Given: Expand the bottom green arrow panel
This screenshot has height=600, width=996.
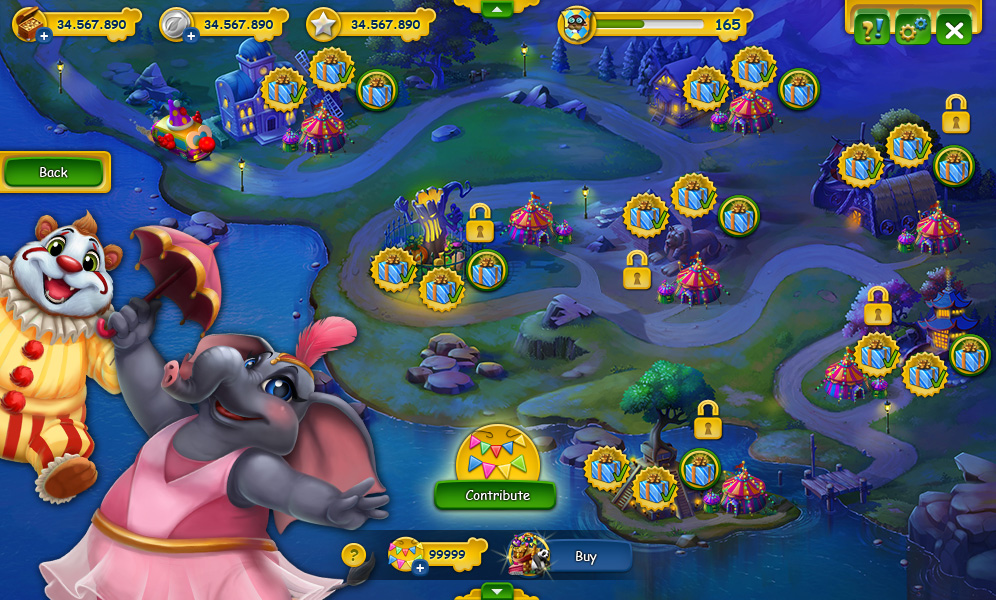Looking at the screenshot, I should (497, 590).
